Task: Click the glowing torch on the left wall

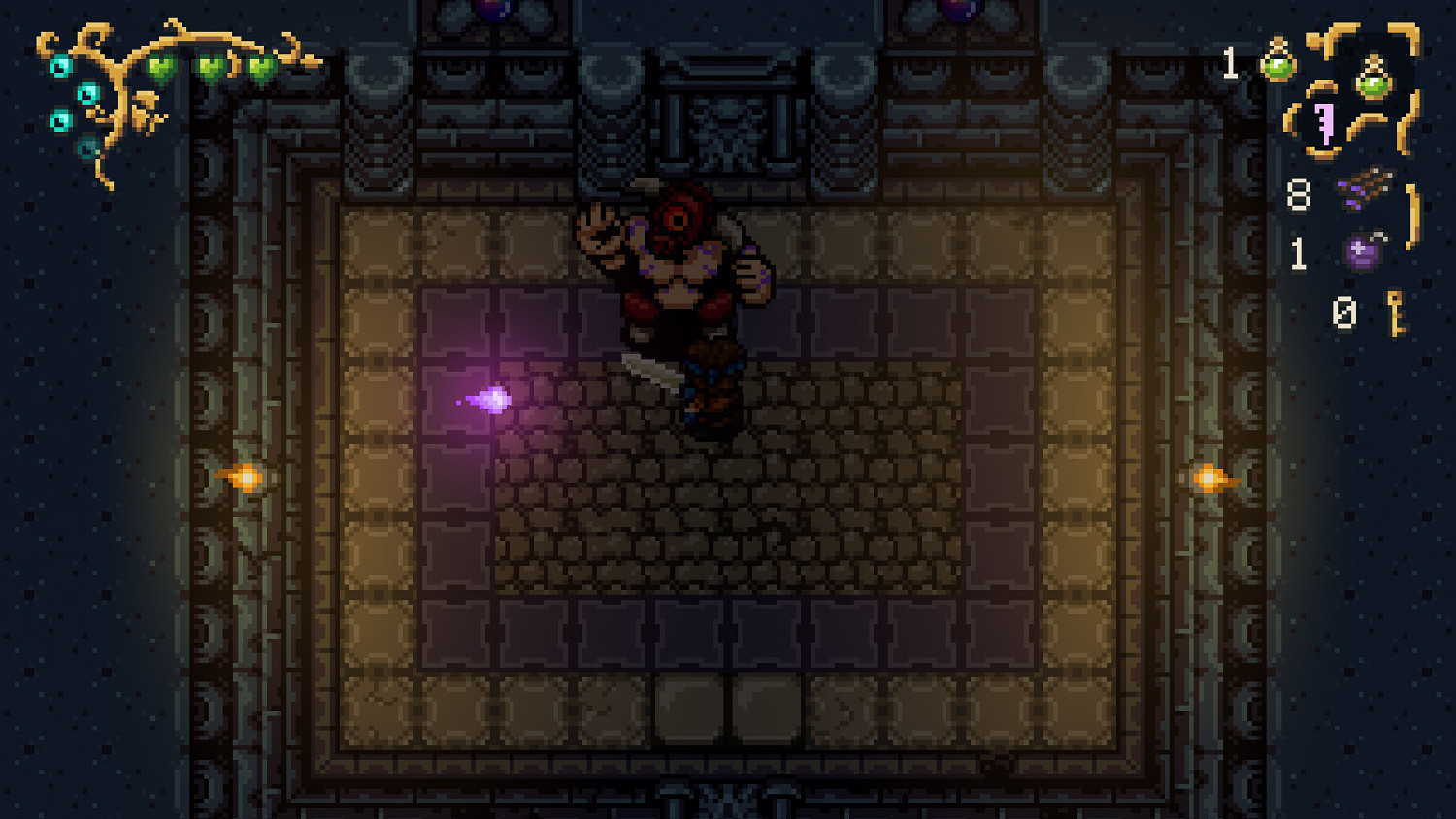Action: tap(246, 476)
